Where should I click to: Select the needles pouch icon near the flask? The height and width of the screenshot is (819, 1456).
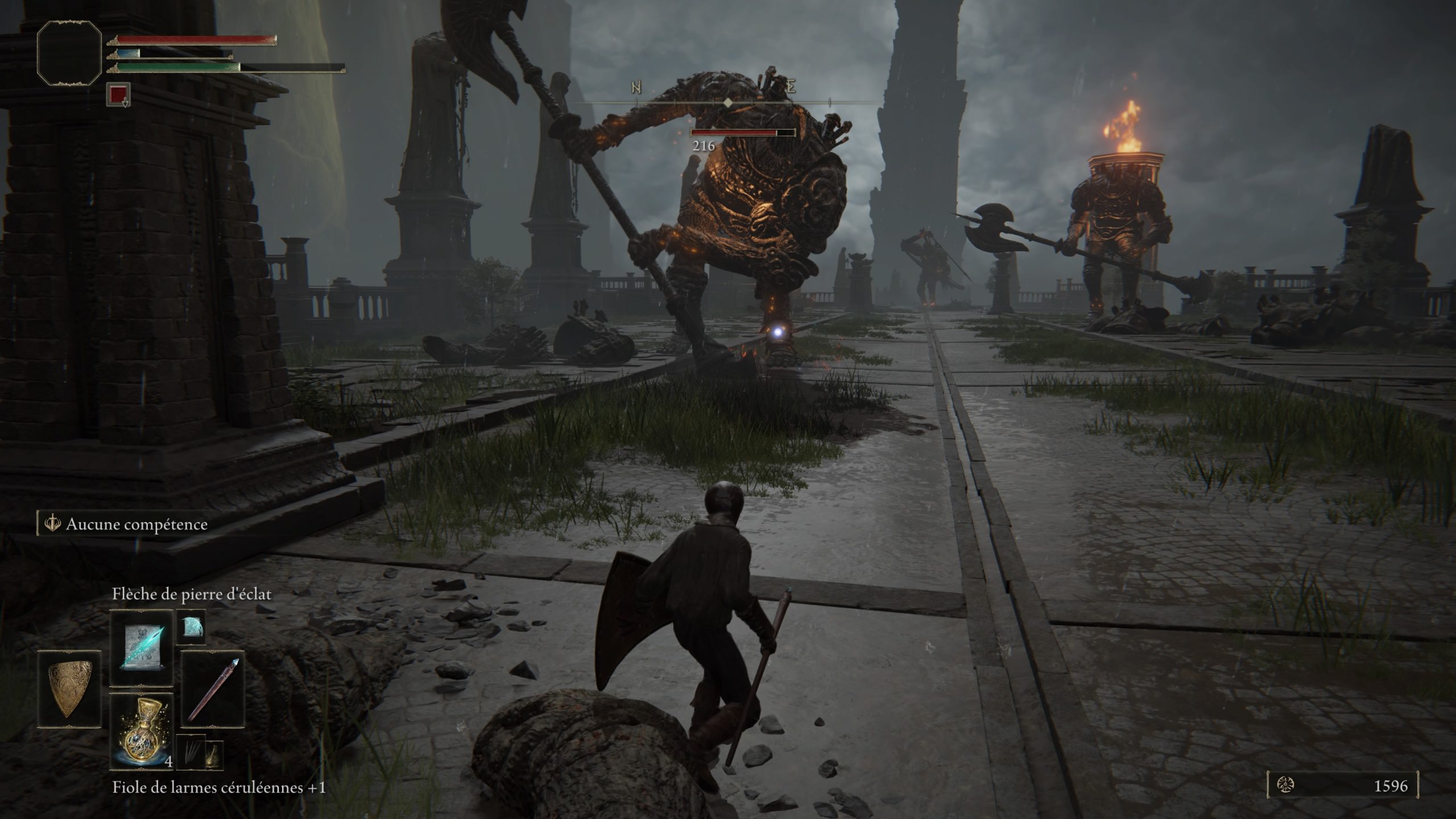click(x=191, y=751)
